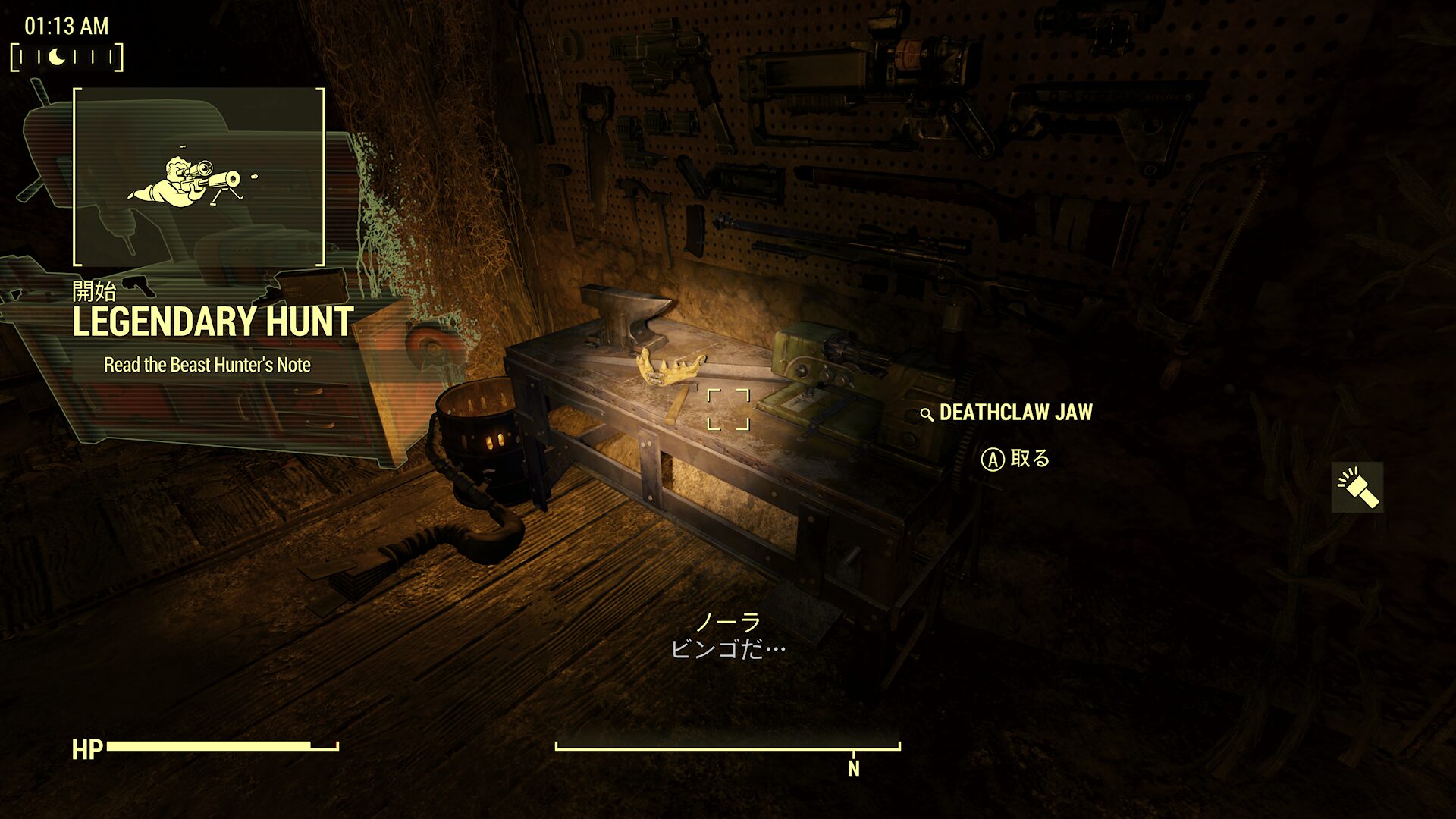Toggle the flashlight icon

pos(1357,488)
